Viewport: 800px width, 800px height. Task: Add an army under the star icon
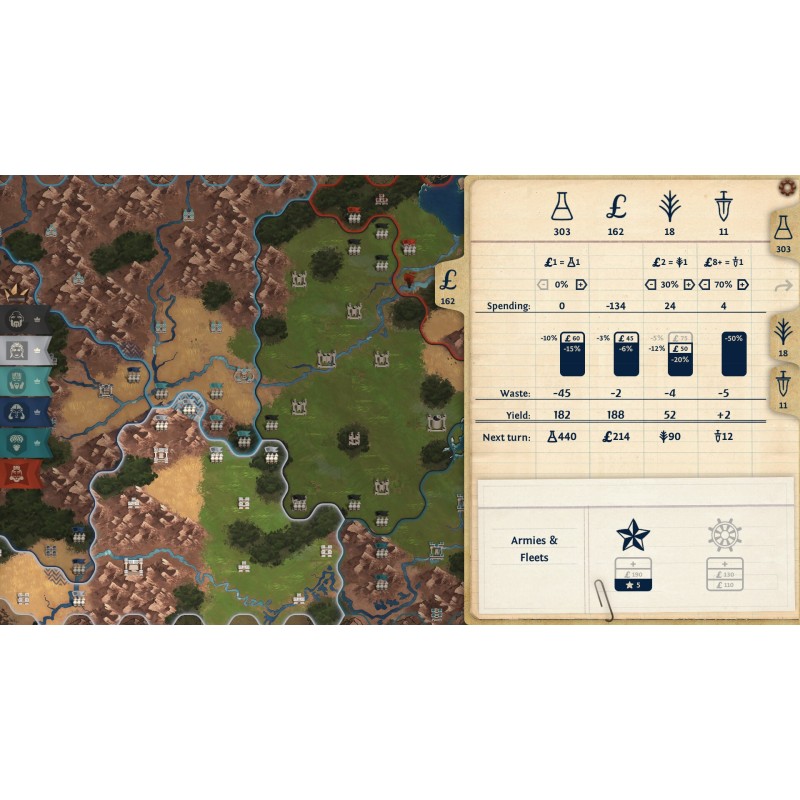[633, 564]
